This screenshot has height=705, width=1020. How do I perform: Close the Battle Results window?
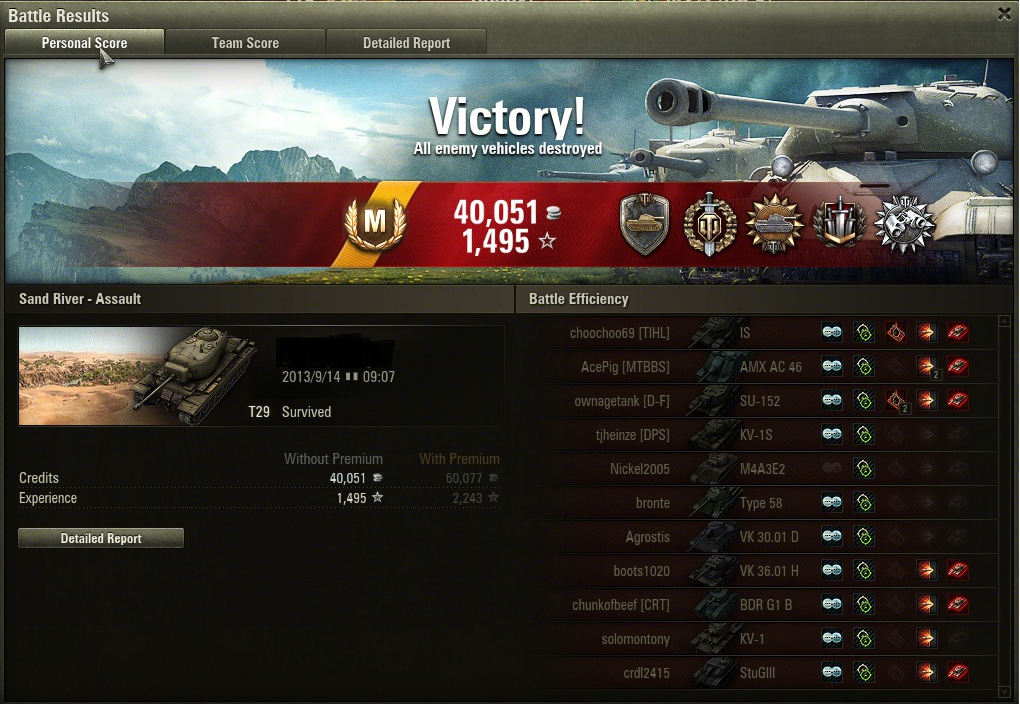click(x=1004, y=14)
